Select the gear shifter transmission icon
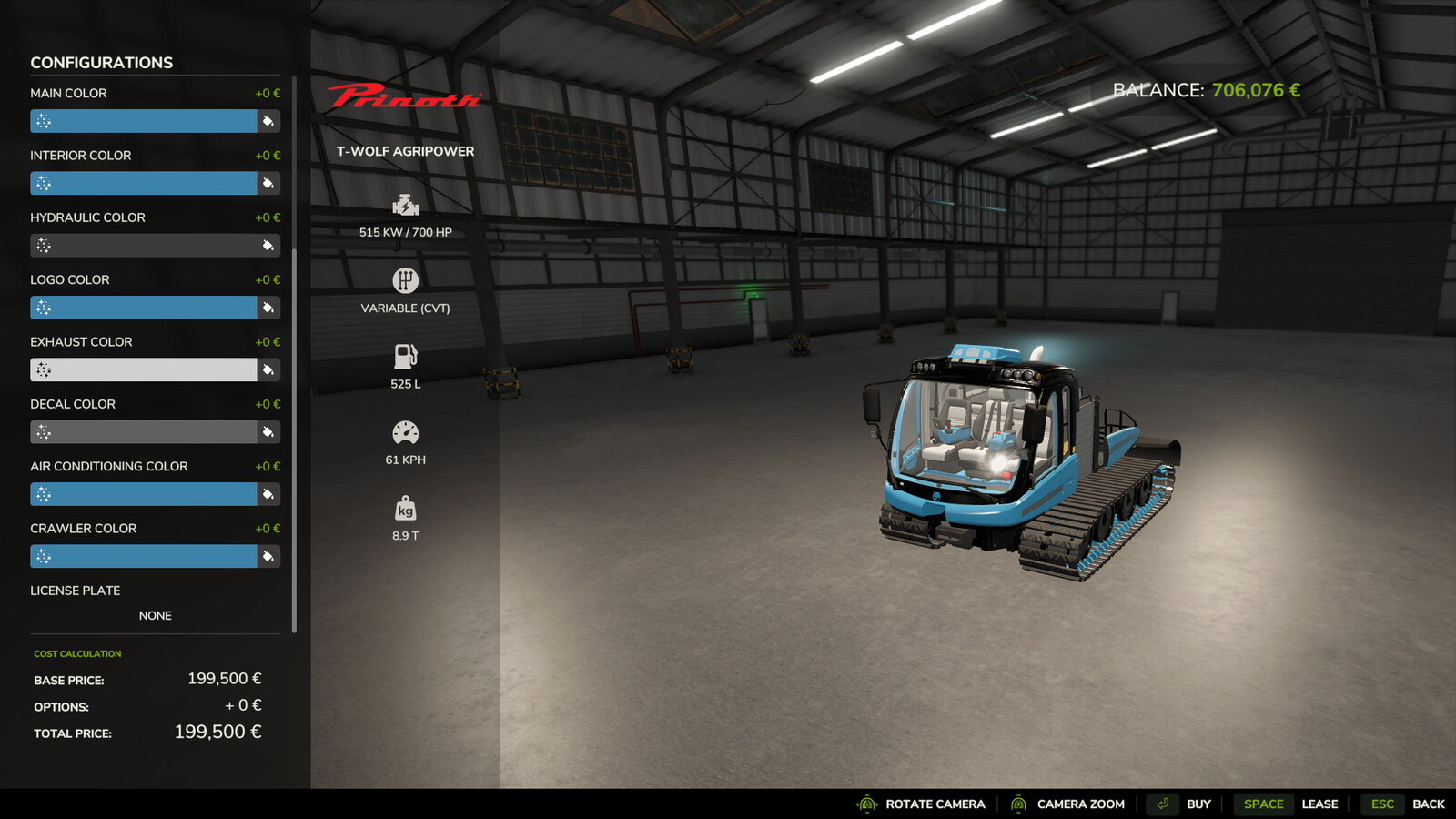This screenshot has width=1456, height=819. click(404, 281)
